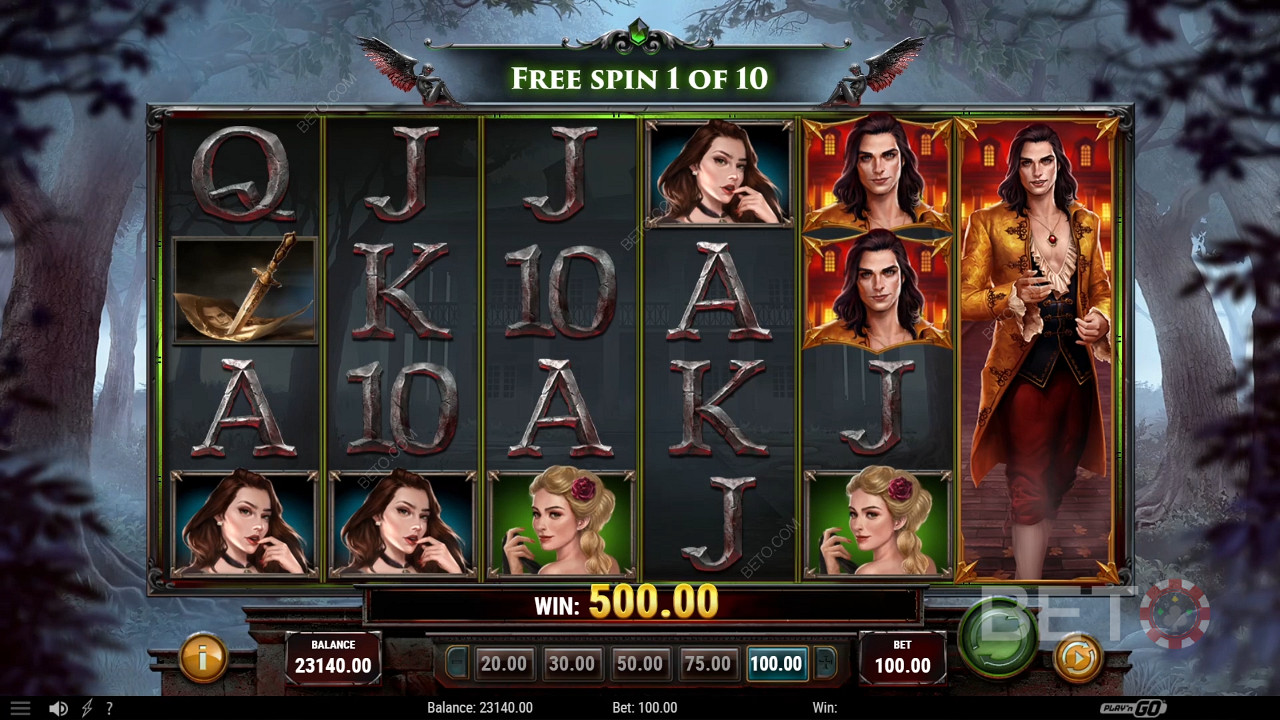This screenshot has height=720, width=1280.
Task: Decrease bet with the left arrow
Action: 456,662
